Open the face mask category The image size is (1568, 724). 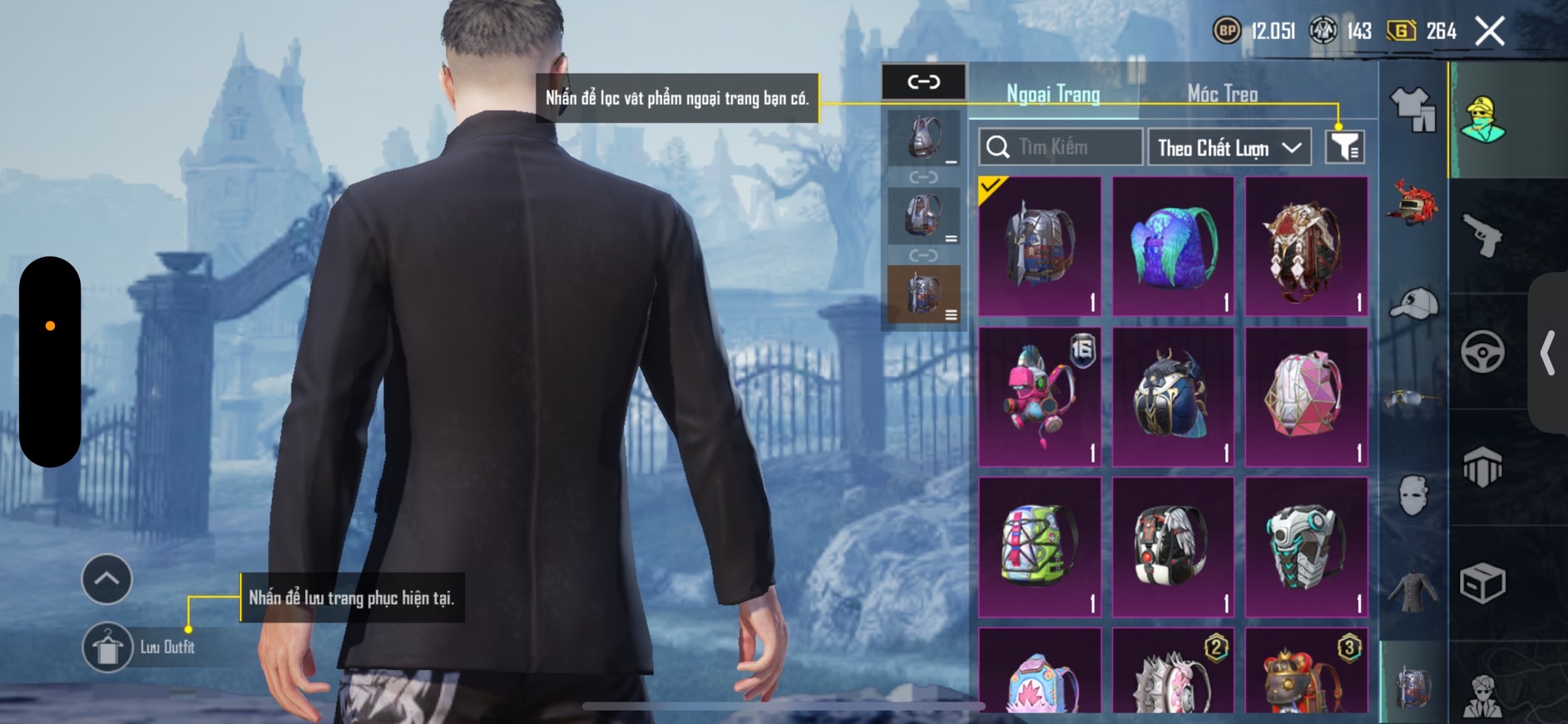coord(1413,494)
